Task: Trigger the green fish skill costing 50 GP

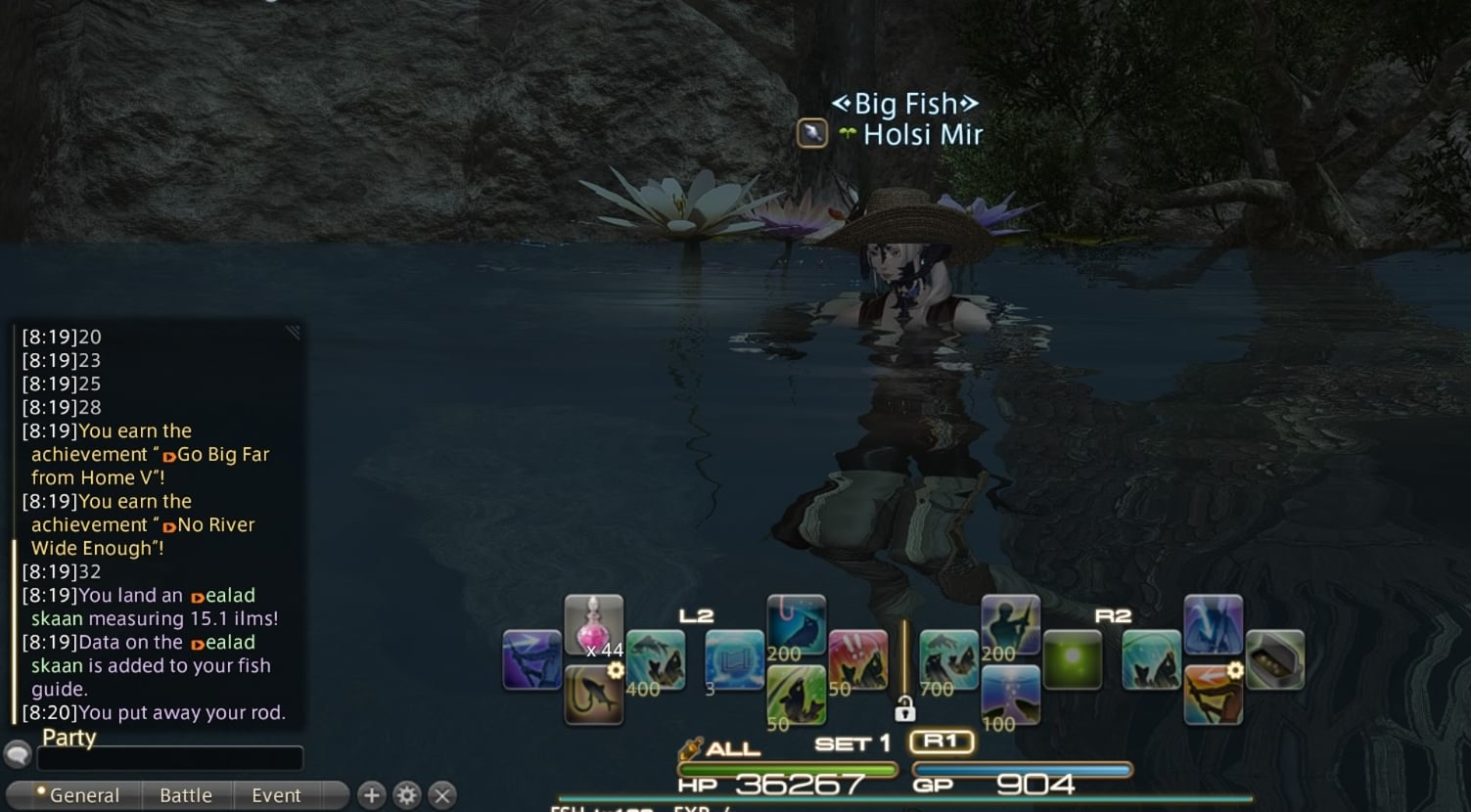Action: (x=796, y=696)
